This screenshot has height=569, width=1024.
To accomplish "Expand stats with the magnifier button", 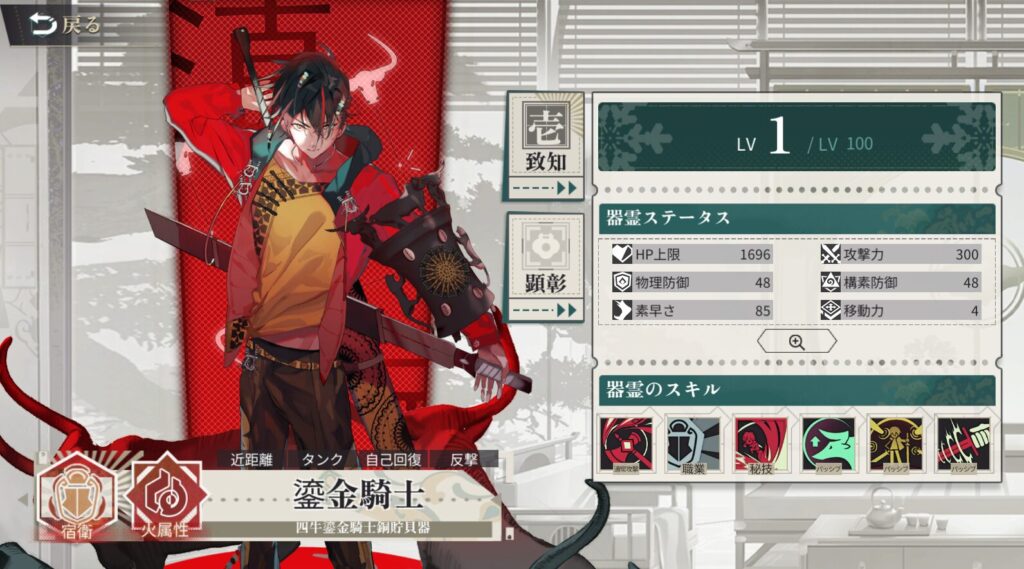I will (x=796, y=342).
